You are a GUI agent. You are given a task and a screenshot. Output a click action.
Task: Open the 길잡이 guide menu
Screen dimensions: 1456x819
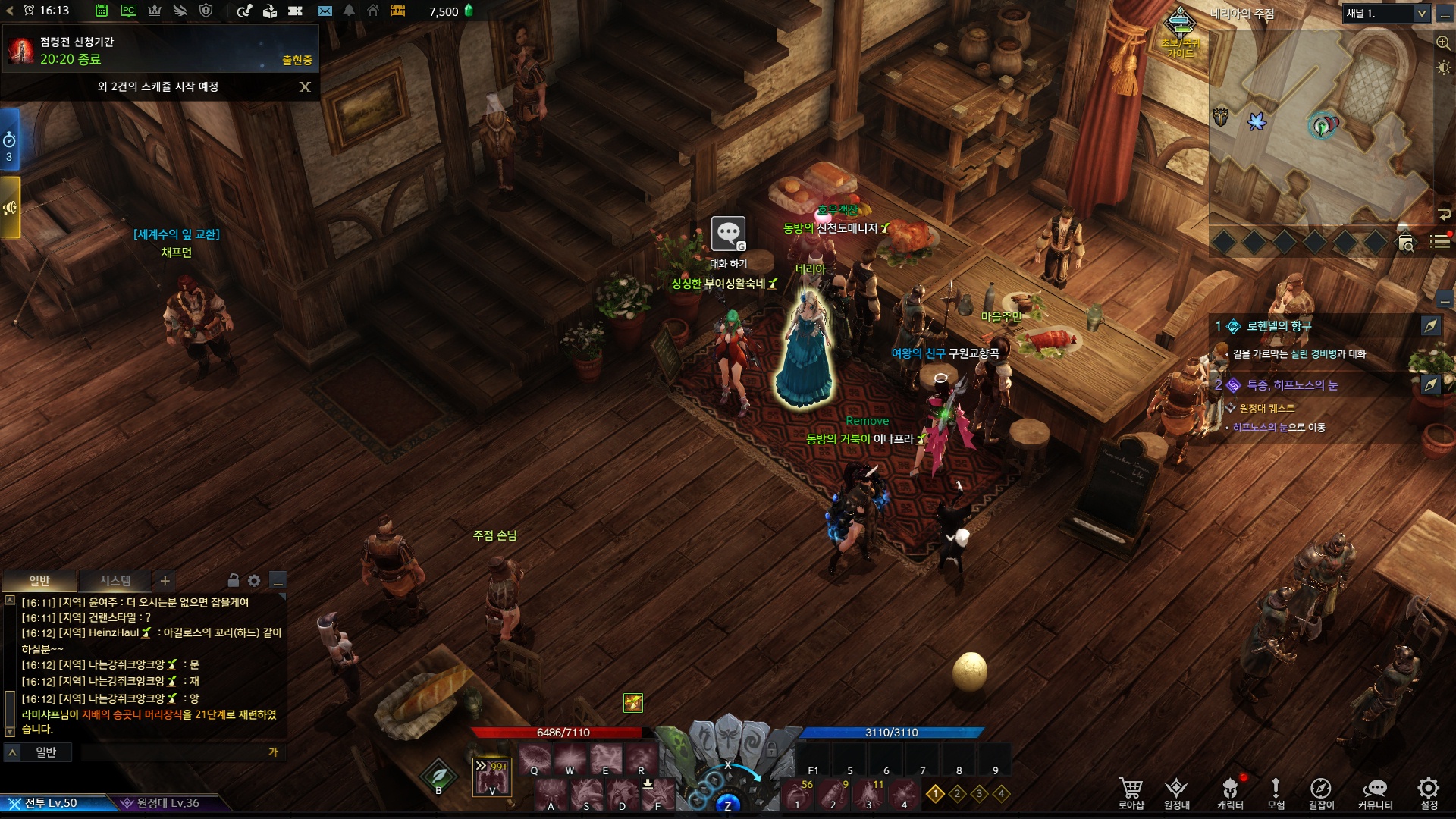pos(1320,792)
